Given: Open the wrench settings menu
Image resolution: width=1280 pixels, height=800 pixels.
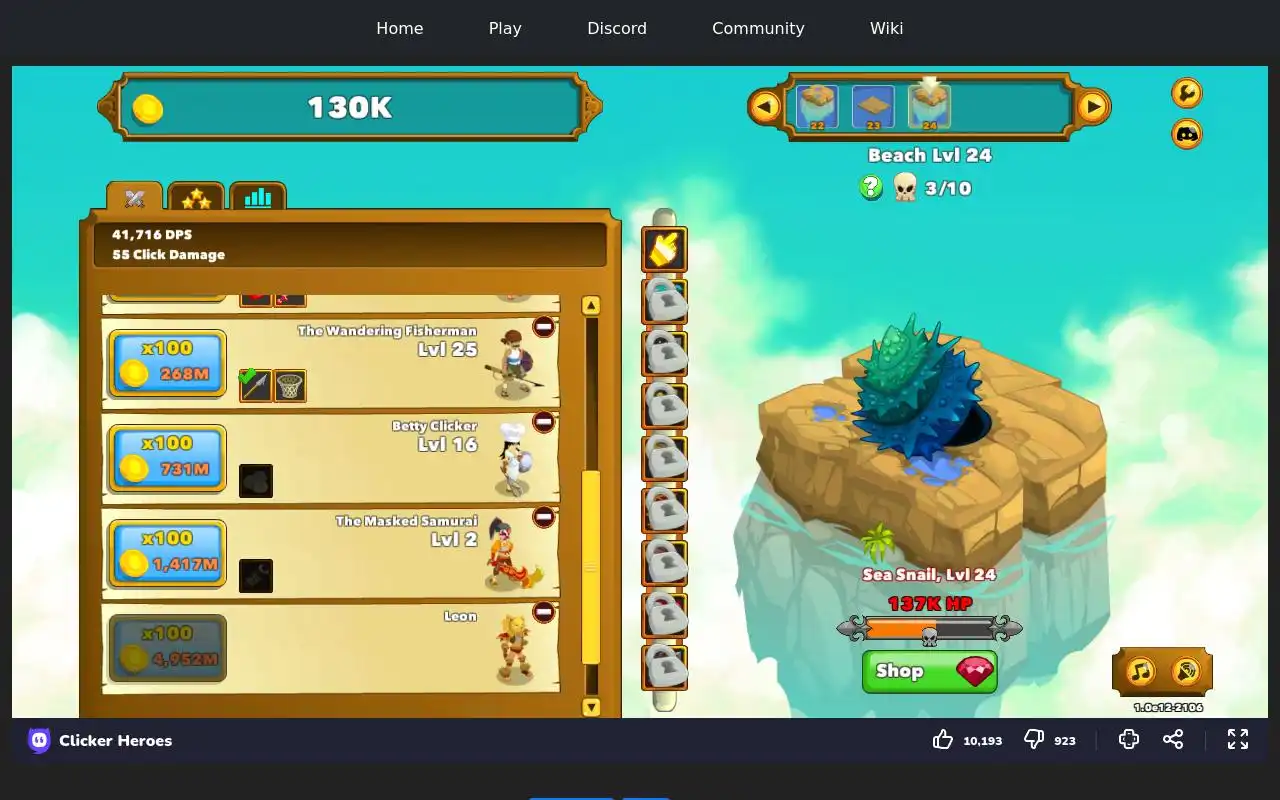Looking at the screenshot, I should (1187, 93).
